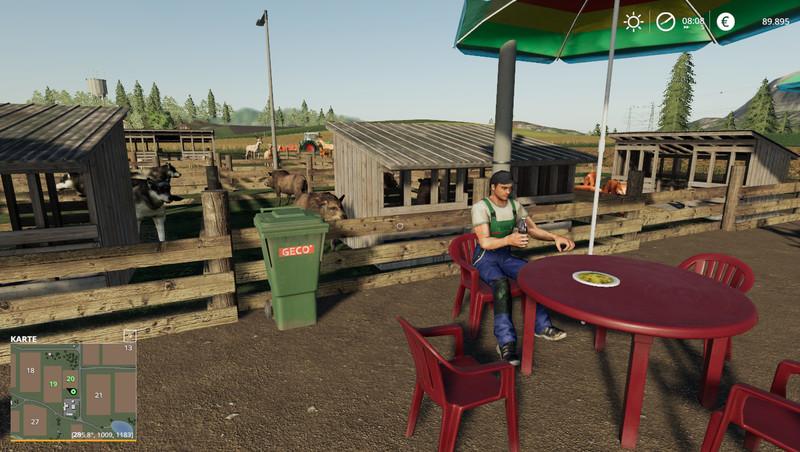Choose field 27 on the minimap

[33, 422]
